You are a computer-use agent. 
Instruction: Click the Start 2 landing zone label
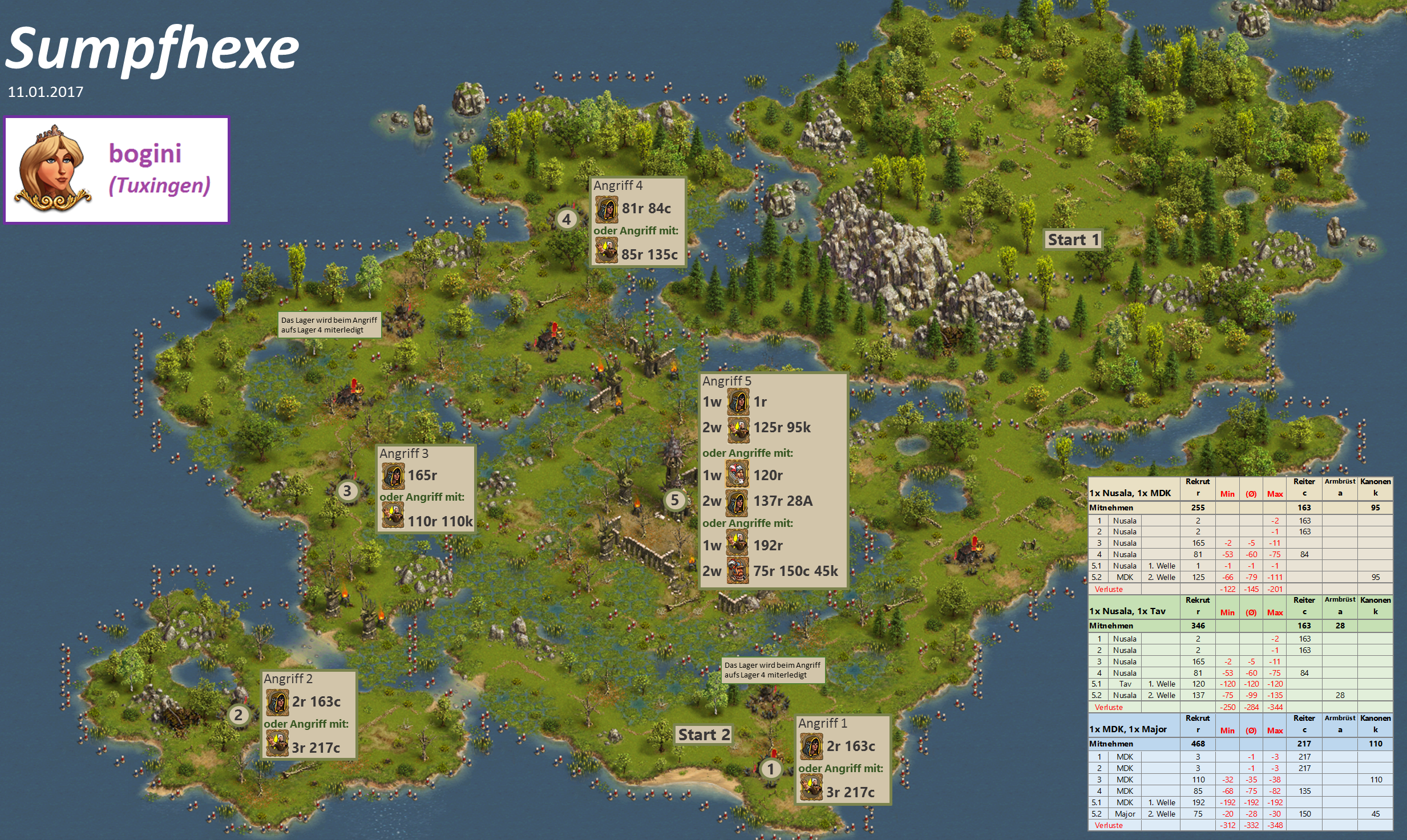coord(703,735)
